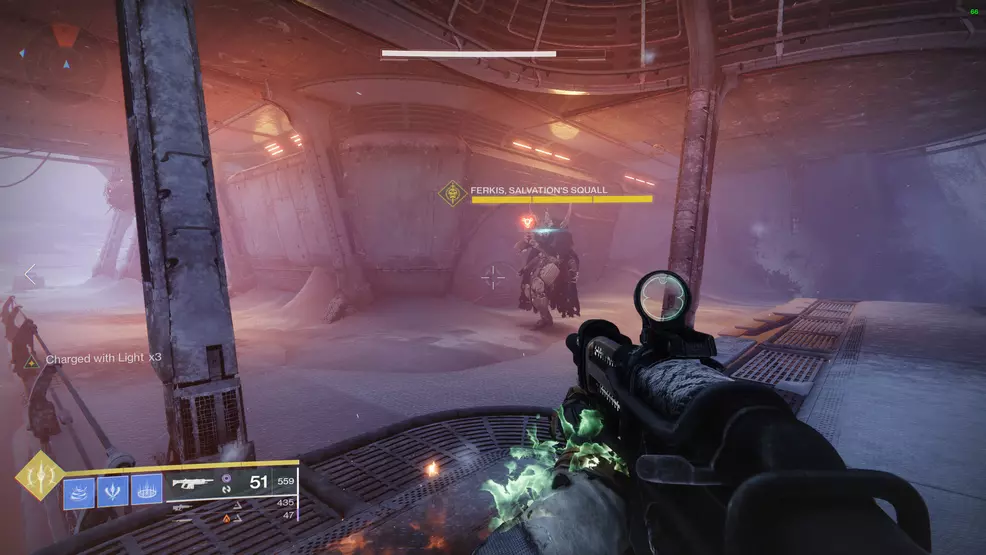Screen dimensions: 986x555
Task: Select the Ferkis boss emblem icon
Action: click(455, 193)
